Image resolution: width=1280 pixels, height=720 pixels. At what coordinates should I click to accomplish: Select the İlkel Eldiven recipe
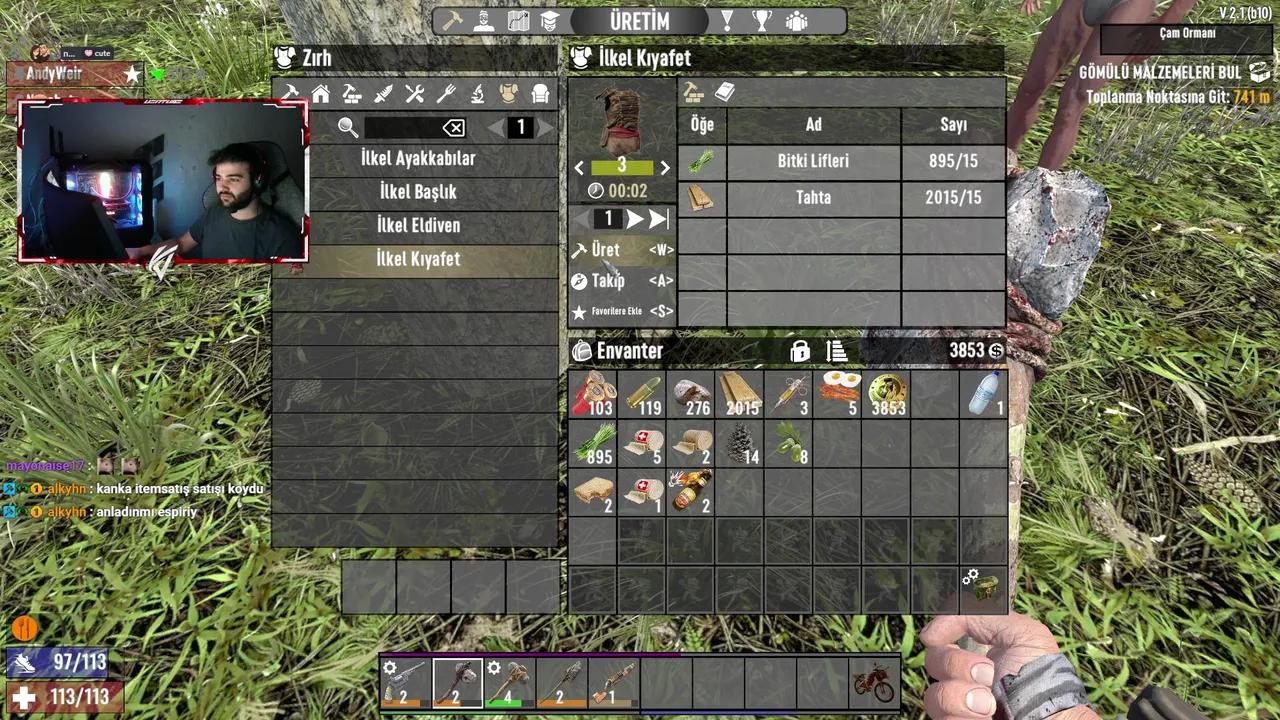coord(418,225)
